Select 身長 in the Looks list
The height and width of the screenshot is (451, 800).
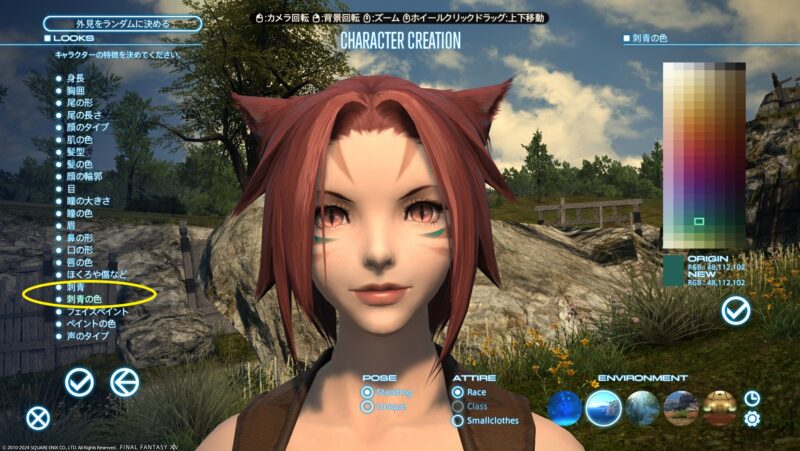coord(75,76)
